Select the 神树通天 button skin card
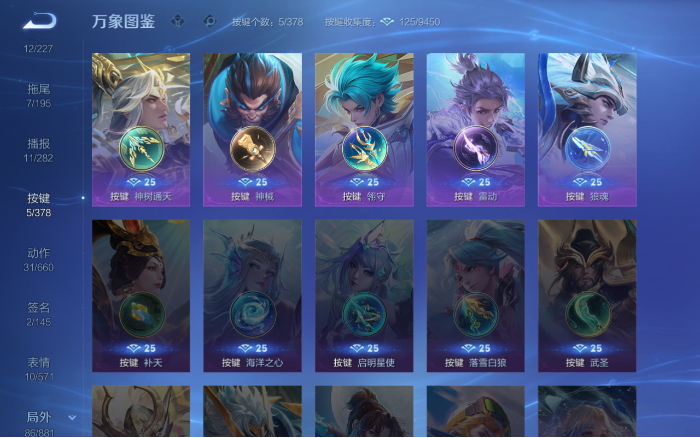 [141, 129]
